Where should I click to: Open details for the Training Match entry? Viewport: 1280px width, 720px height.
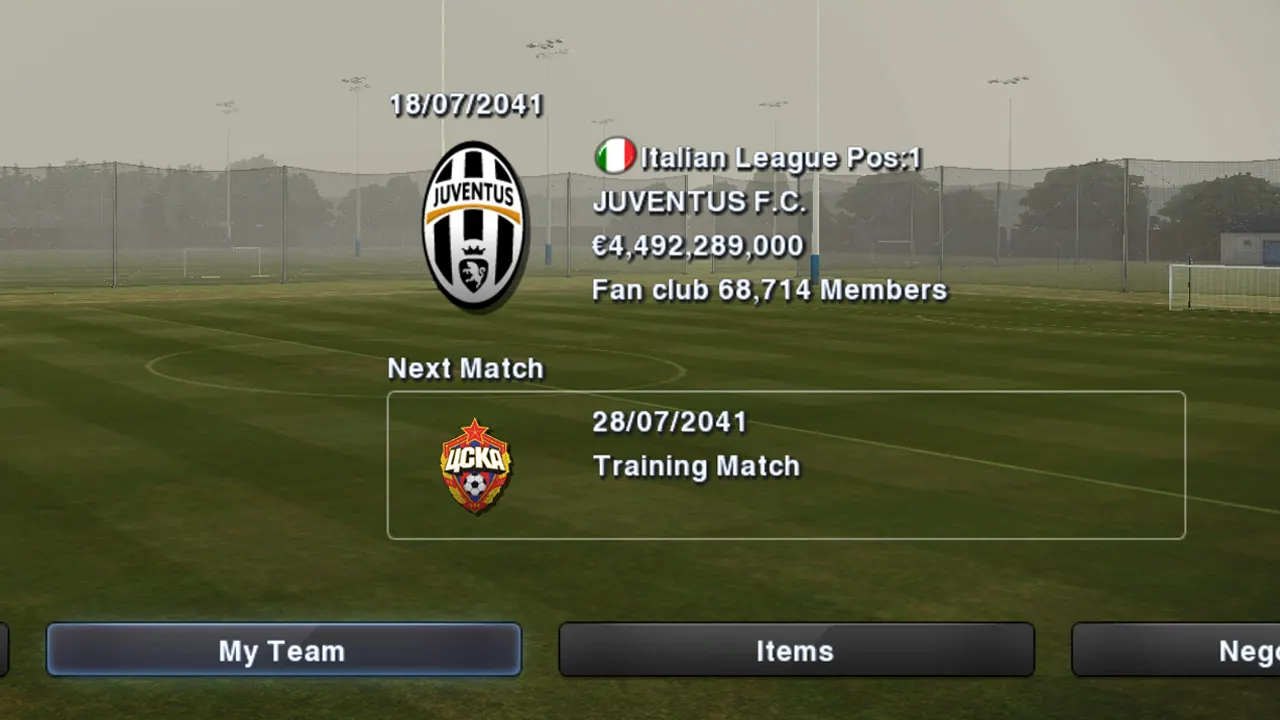tap(696, 466)
